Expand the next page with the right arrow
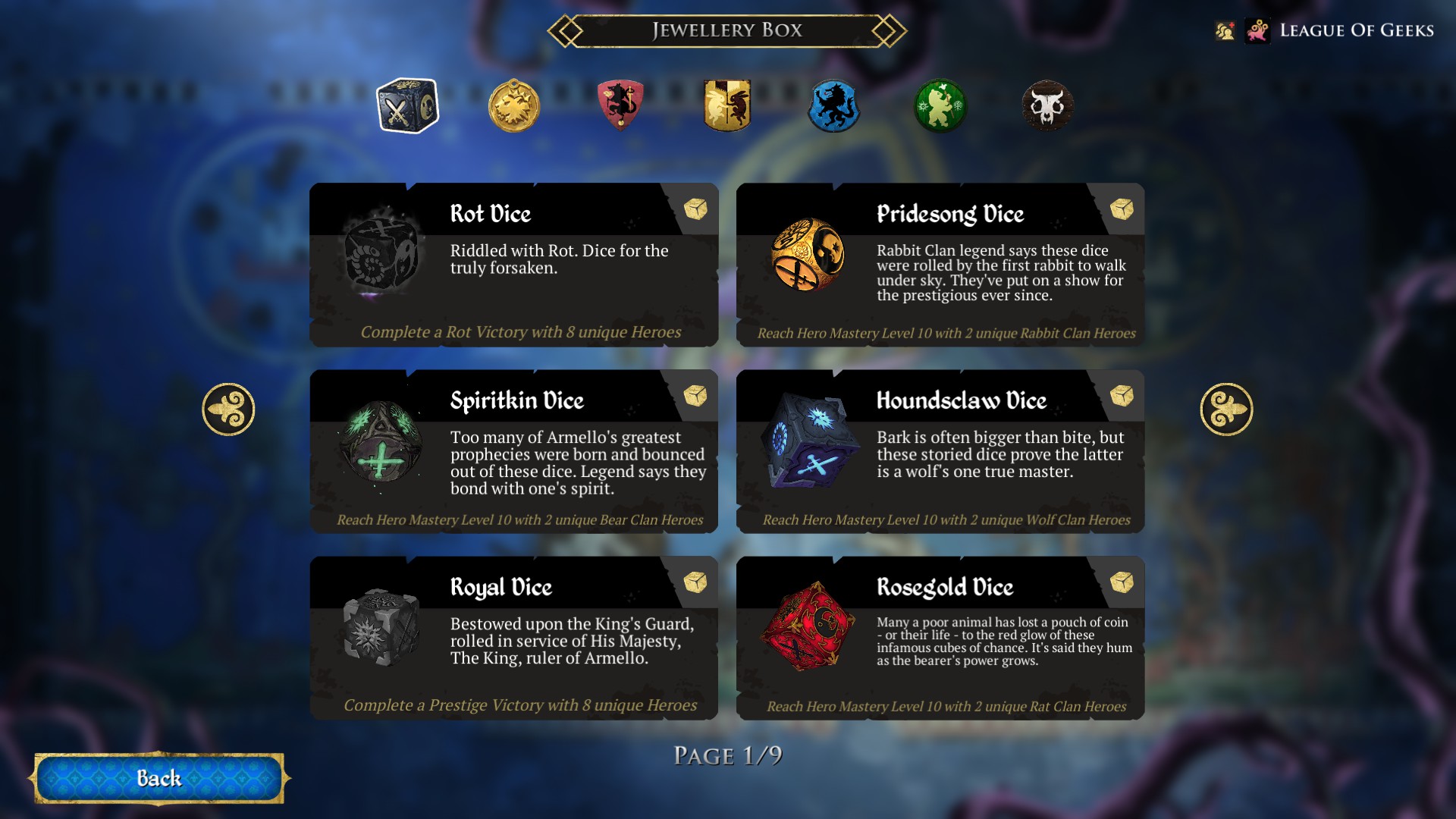Viewport: 1456px width, 819px height. (1228, 408)
